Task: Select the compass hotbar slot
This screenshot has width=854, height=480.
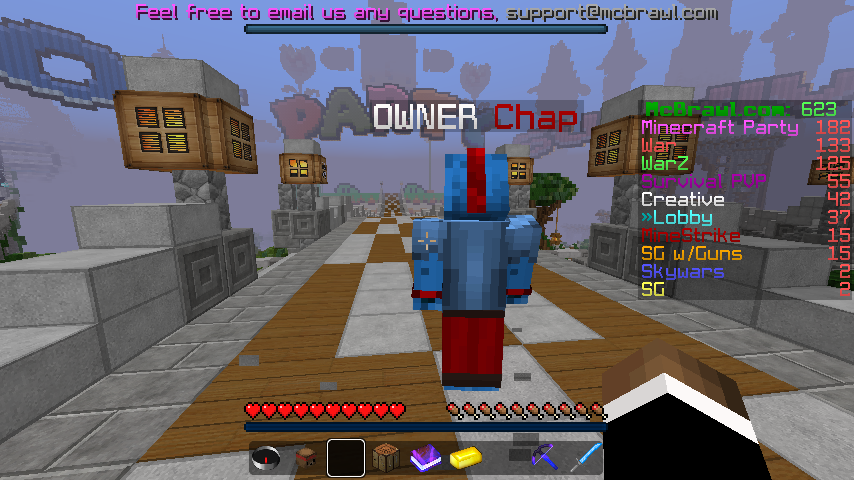Action: (267, 459)
